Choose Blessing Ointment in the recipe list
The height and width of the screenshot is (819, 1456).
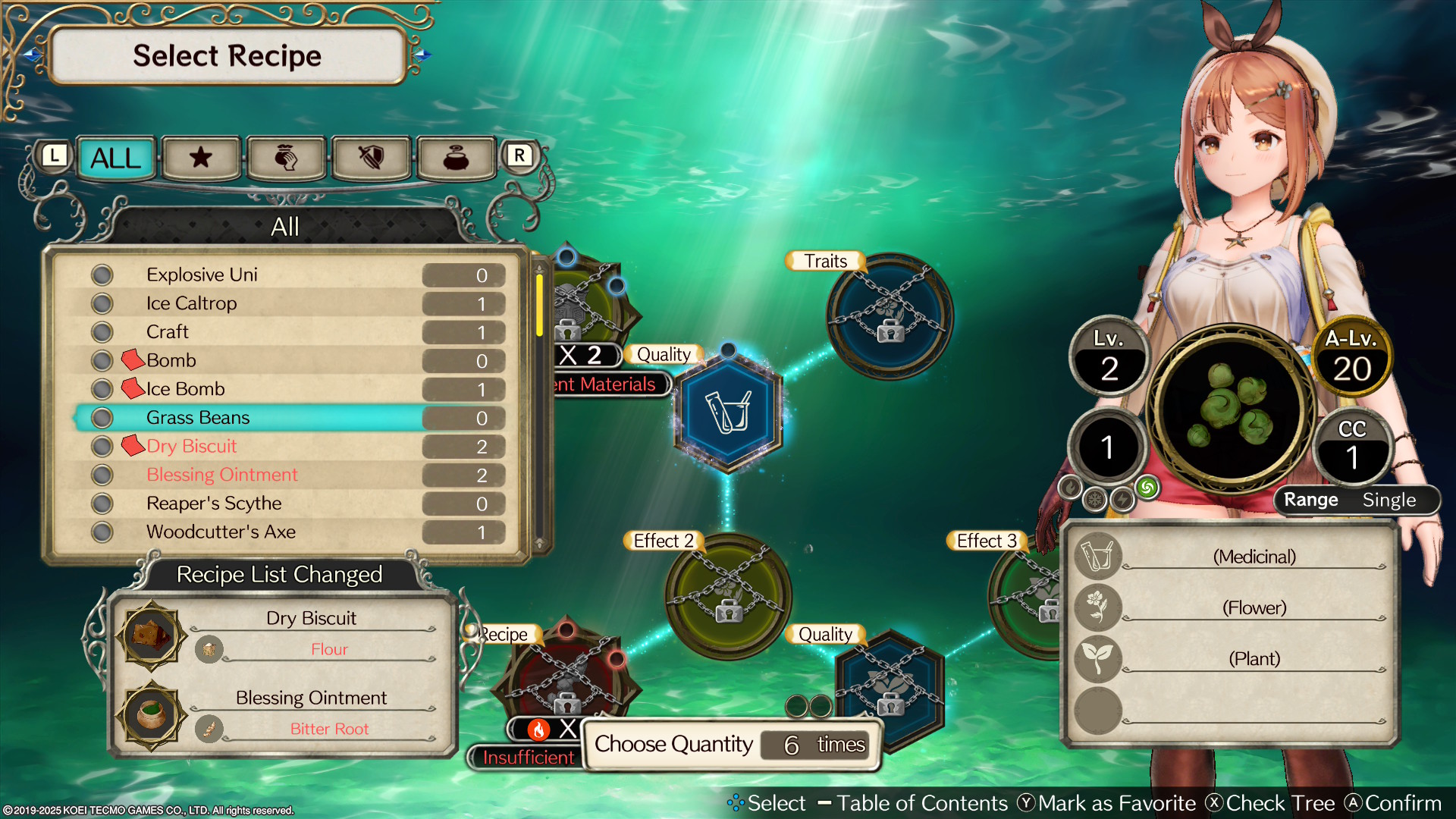click(221, 475)
